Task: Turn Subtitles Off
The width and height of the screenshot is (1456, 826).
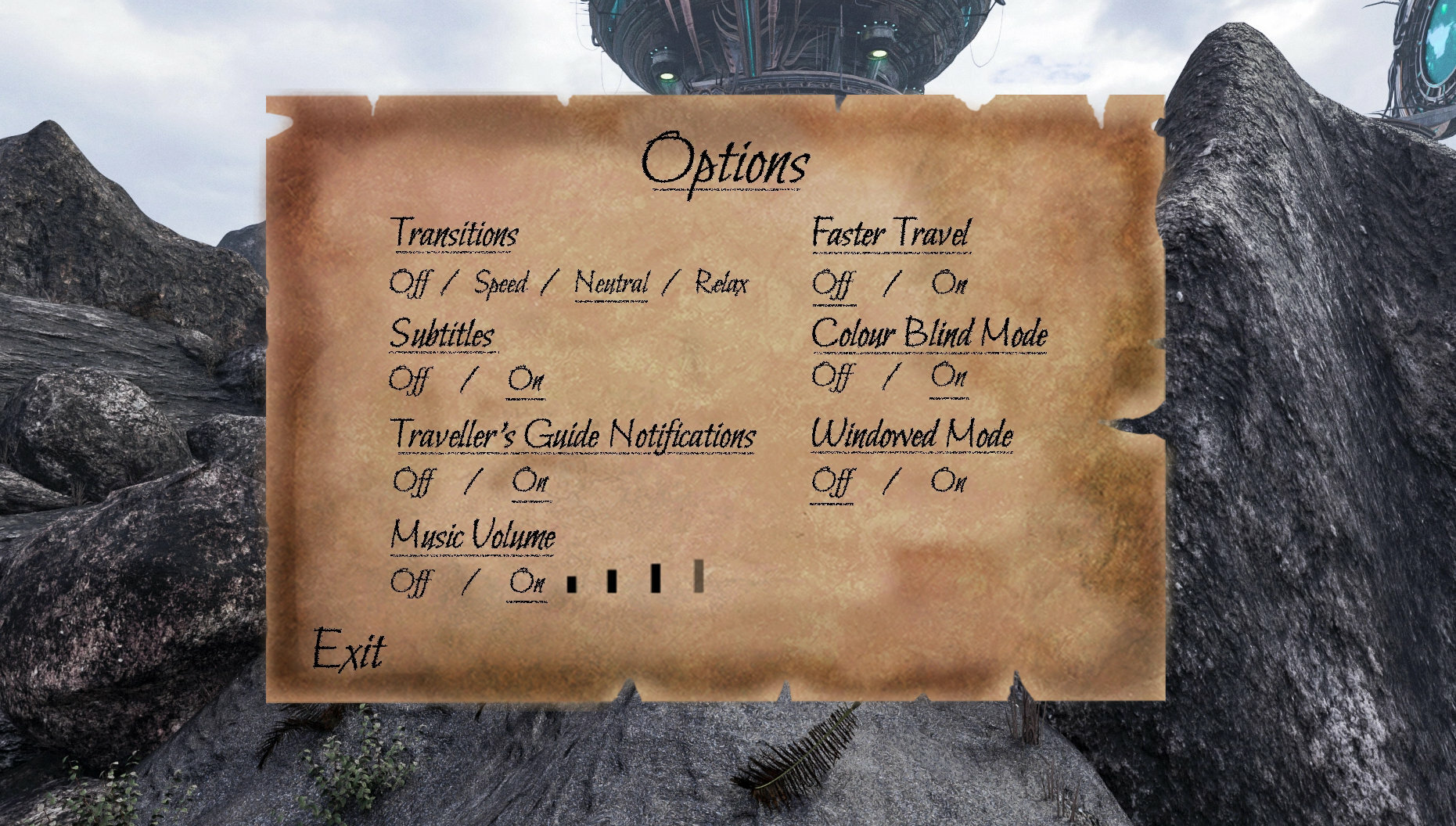Action: pos(410,381)
